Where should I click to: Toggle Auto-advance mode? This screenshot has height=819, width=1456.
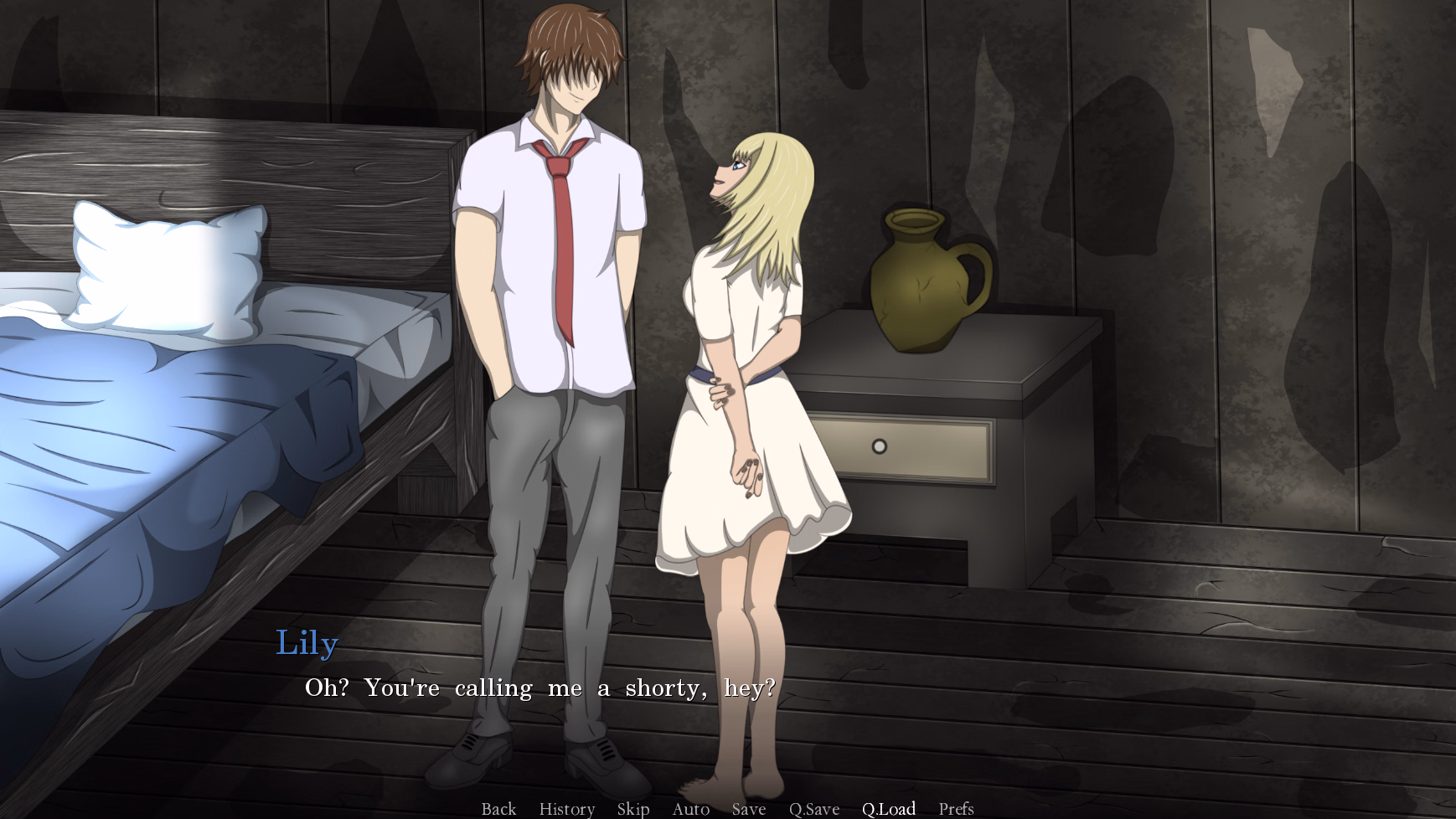coord(690,809)
